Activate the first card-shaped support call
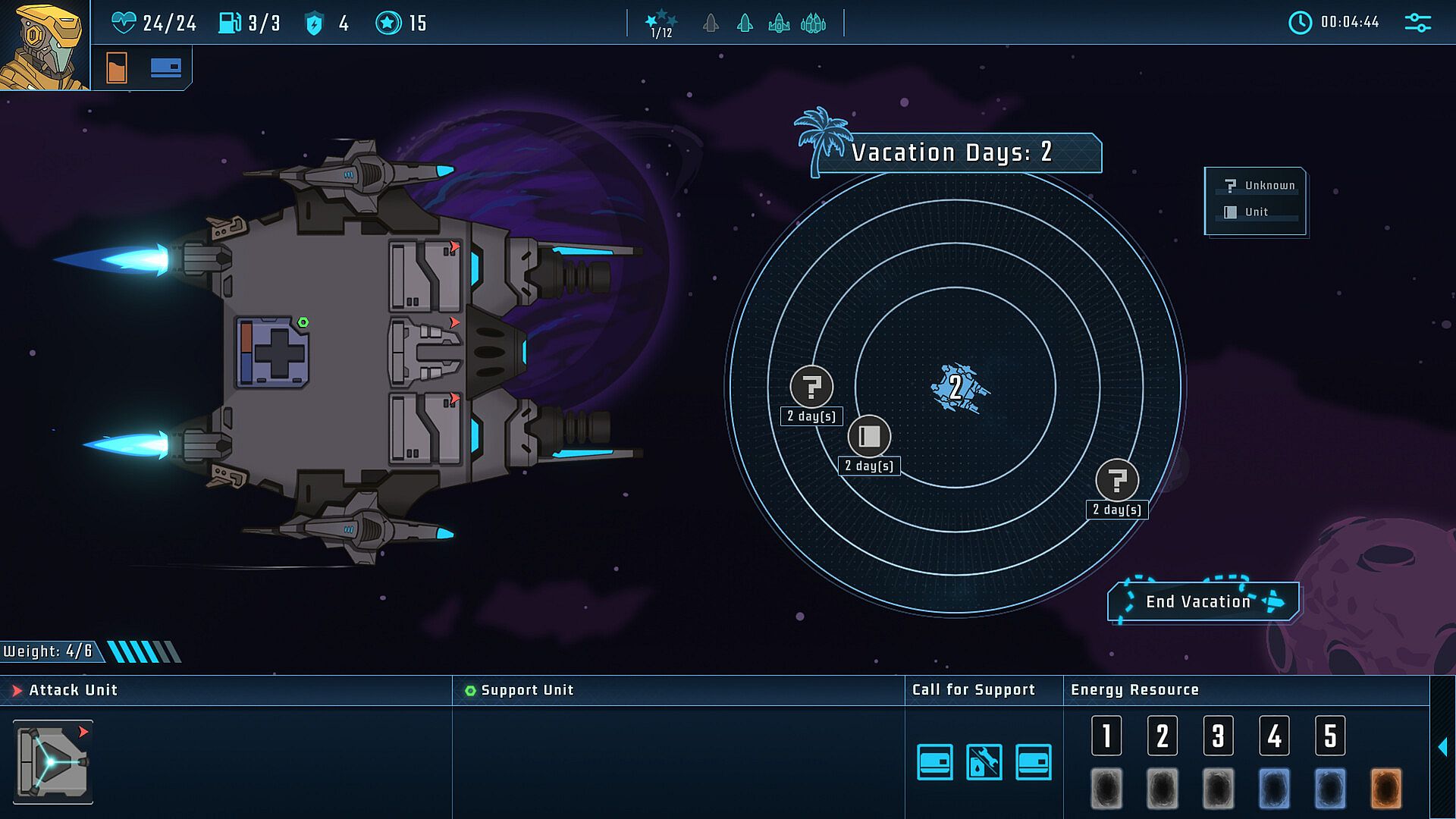Image resolution: width=1456 pixels, height=819 pixels. pyautogui.click(x=934, y=762)
